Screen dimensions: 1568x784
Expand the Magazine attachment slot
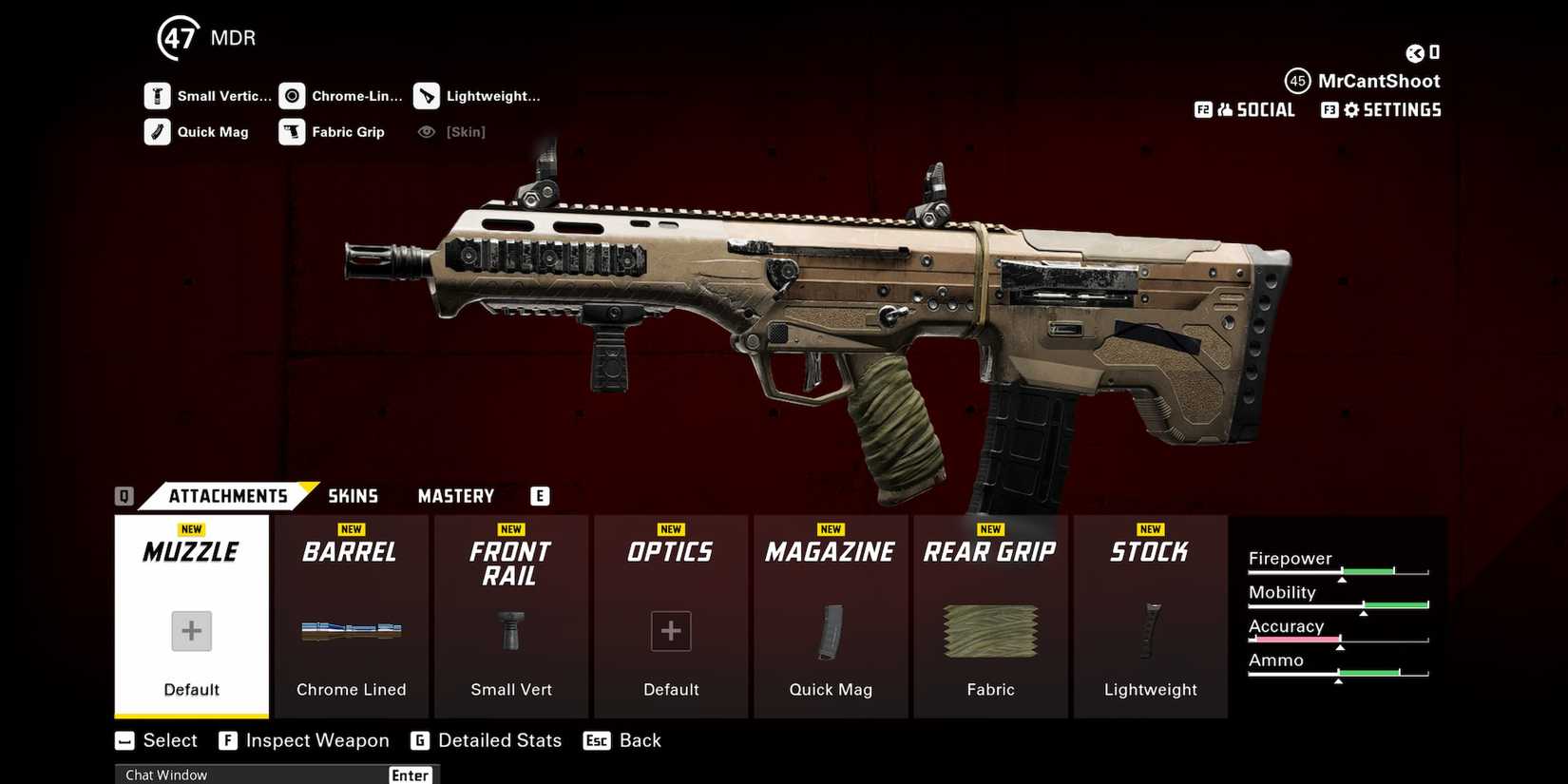831,551
